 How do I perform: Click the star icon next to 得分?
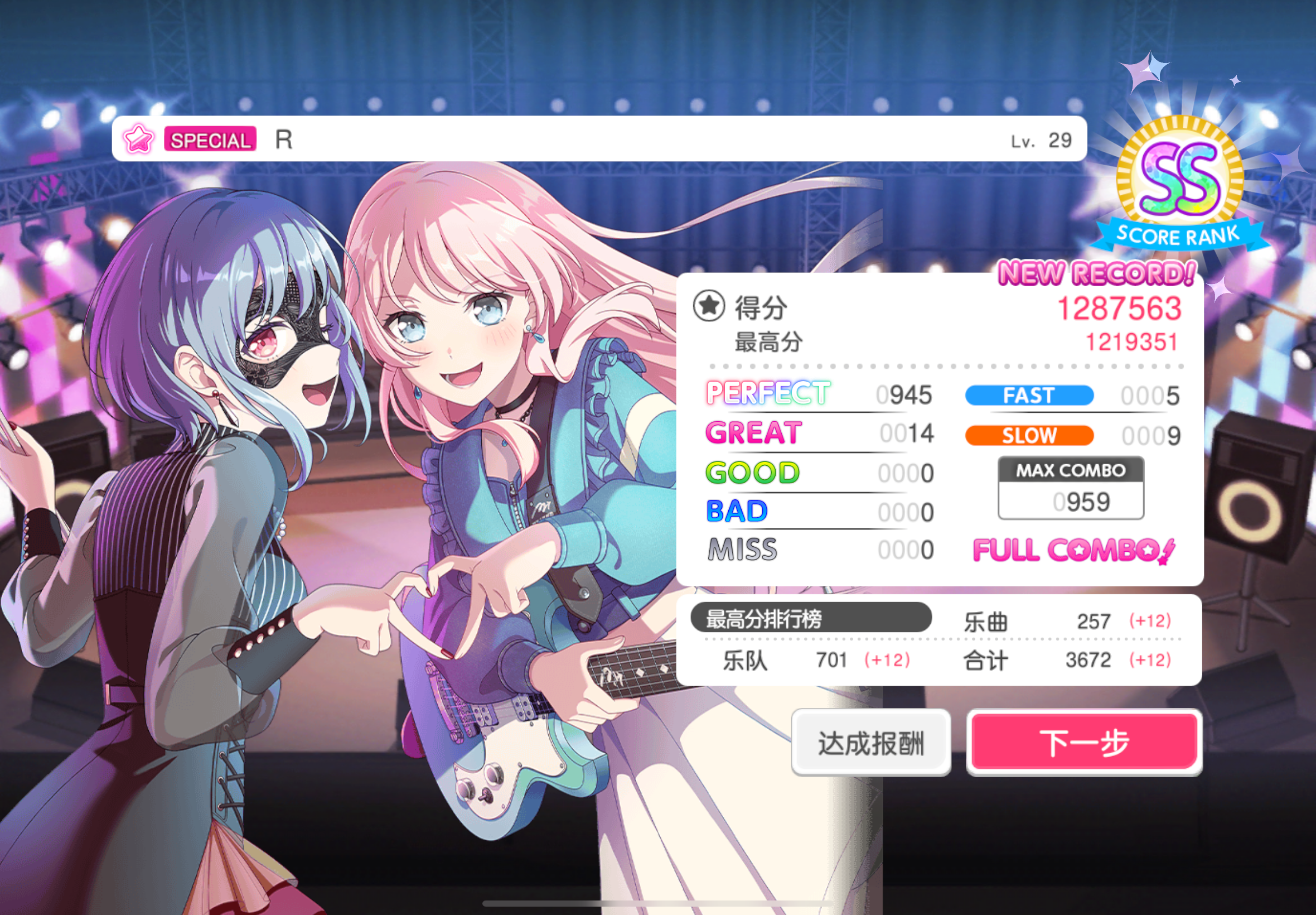point(710,308)
